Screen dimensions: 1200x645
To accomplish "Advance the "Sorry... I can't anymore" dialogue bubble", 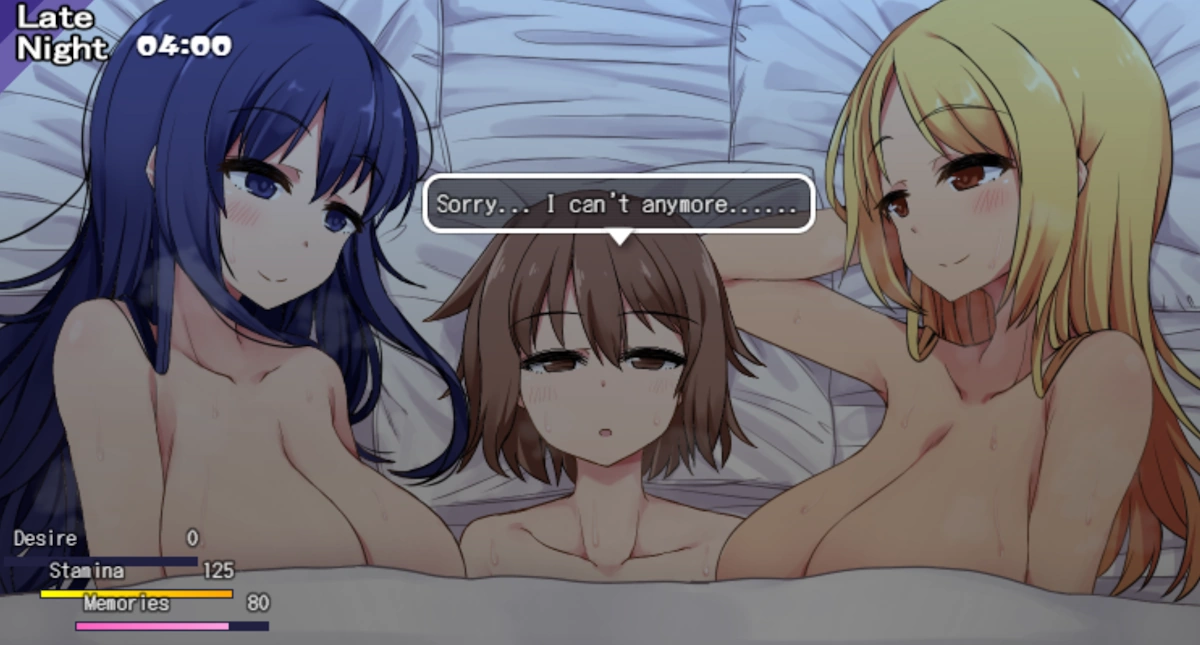I will tap(618, 205).
